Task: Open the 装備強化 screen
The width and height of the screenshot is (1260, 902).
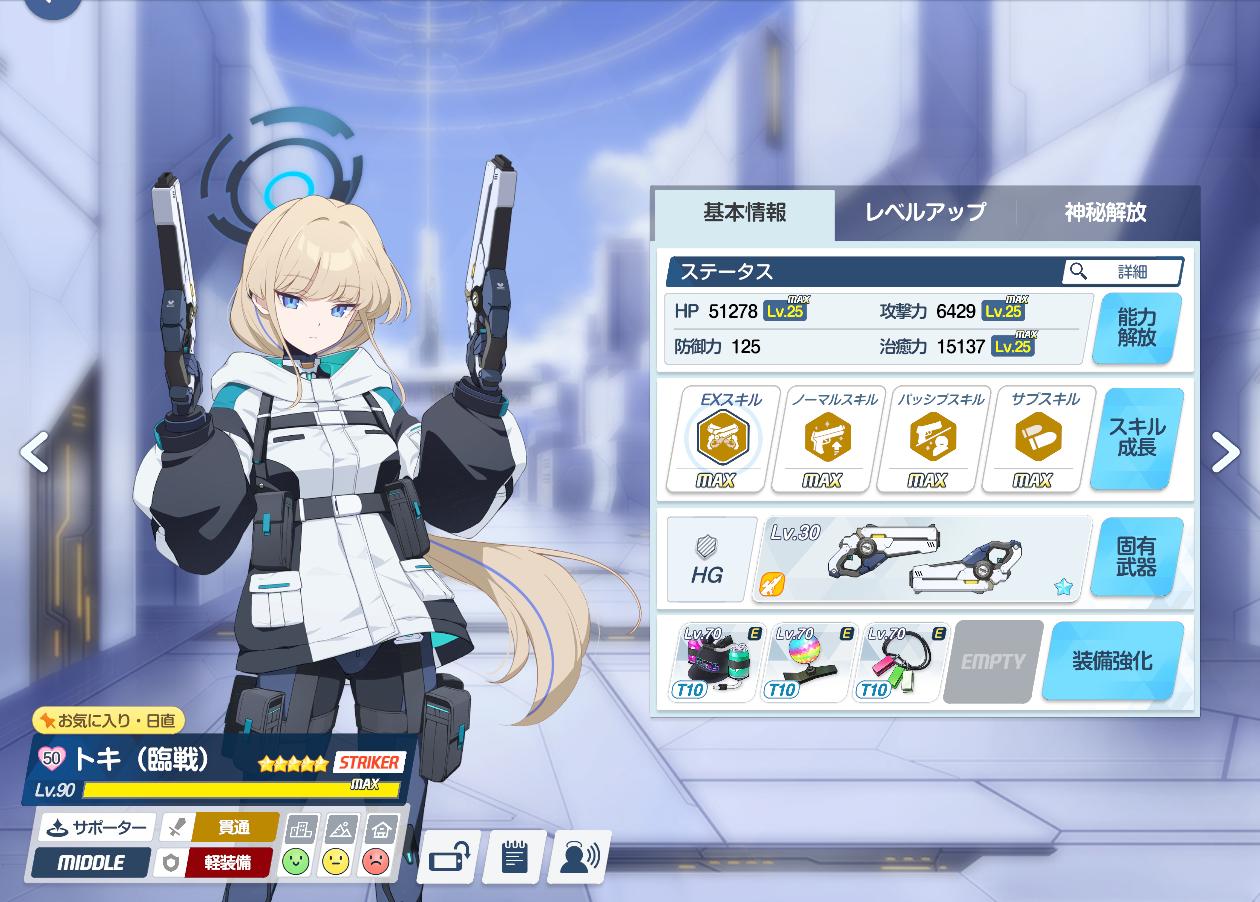Action: click(1112, 661)
